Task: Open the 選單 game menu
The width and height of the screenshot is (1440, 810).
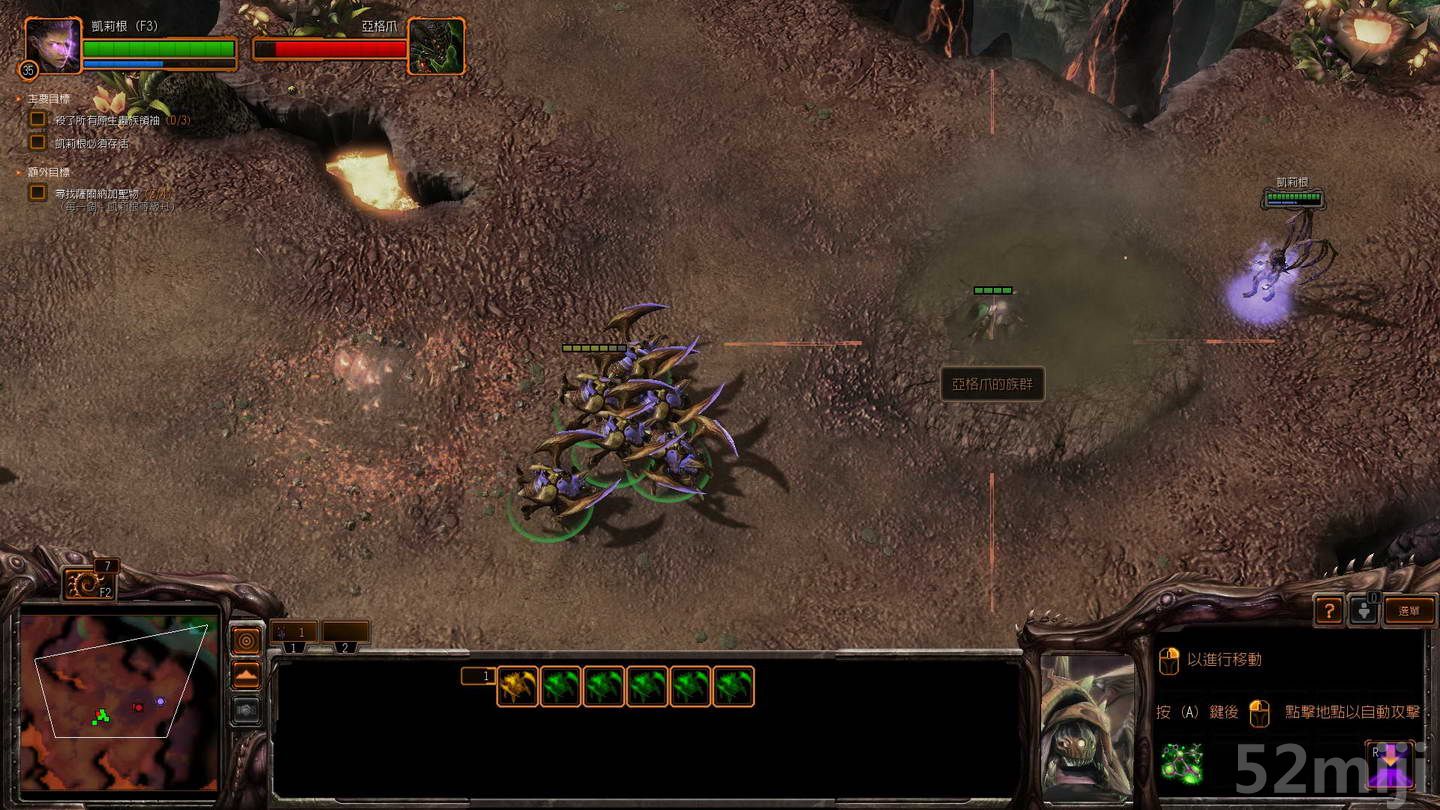Action: pos(1408,608)
